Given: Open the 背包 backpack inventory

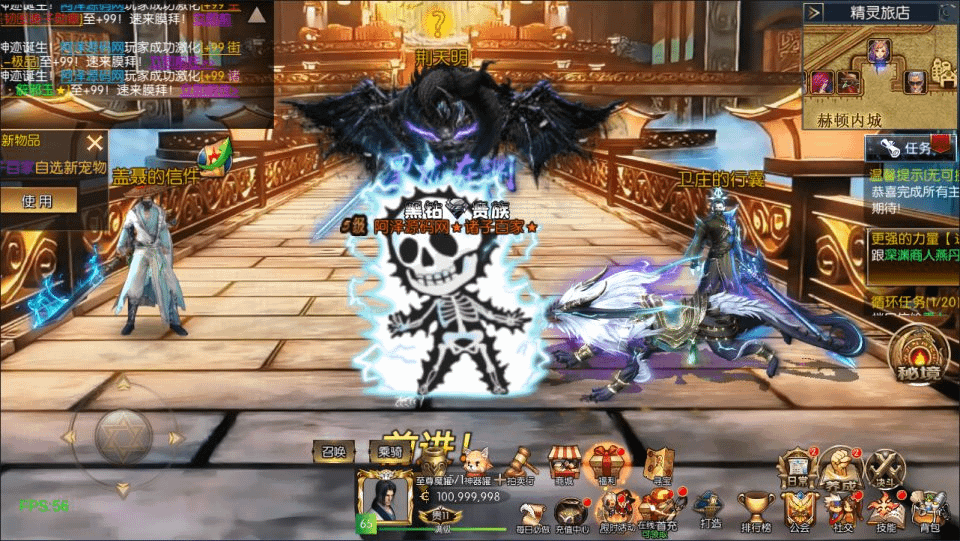Looking at the screenshot, I should [x=929, y=509].
